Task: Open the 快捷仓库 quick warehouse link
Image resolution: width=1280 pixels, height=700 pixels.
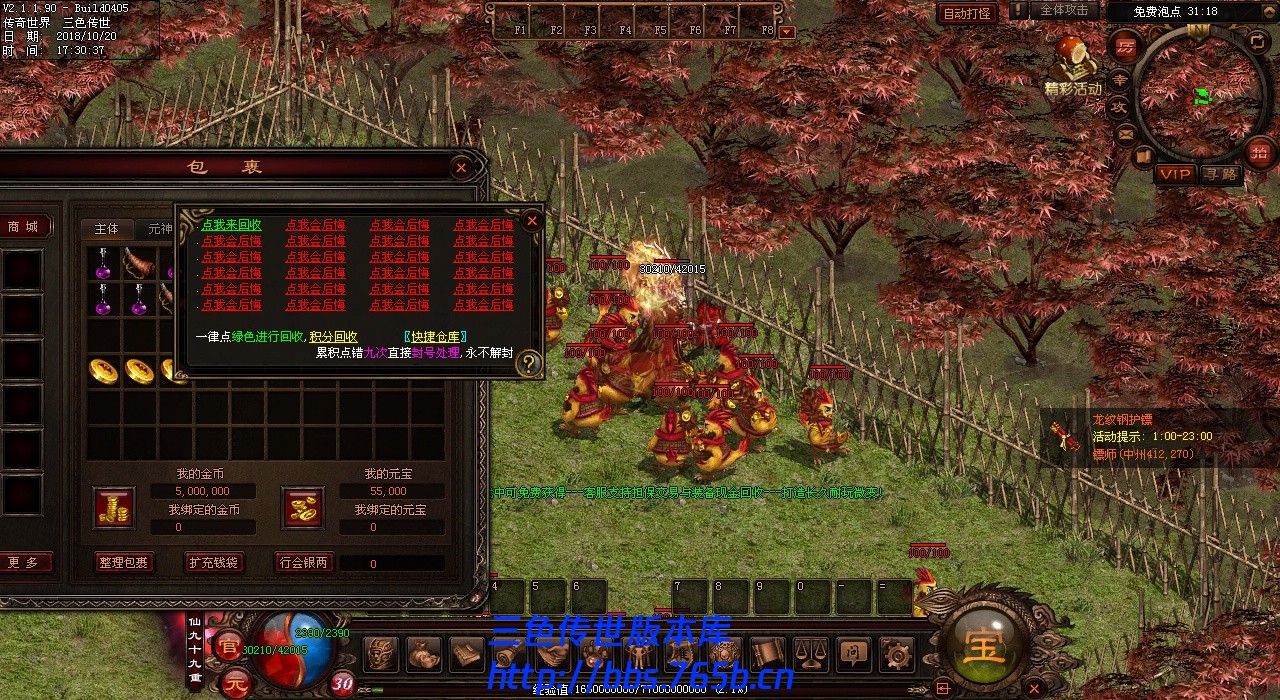Action: click(x=435, y=337)
